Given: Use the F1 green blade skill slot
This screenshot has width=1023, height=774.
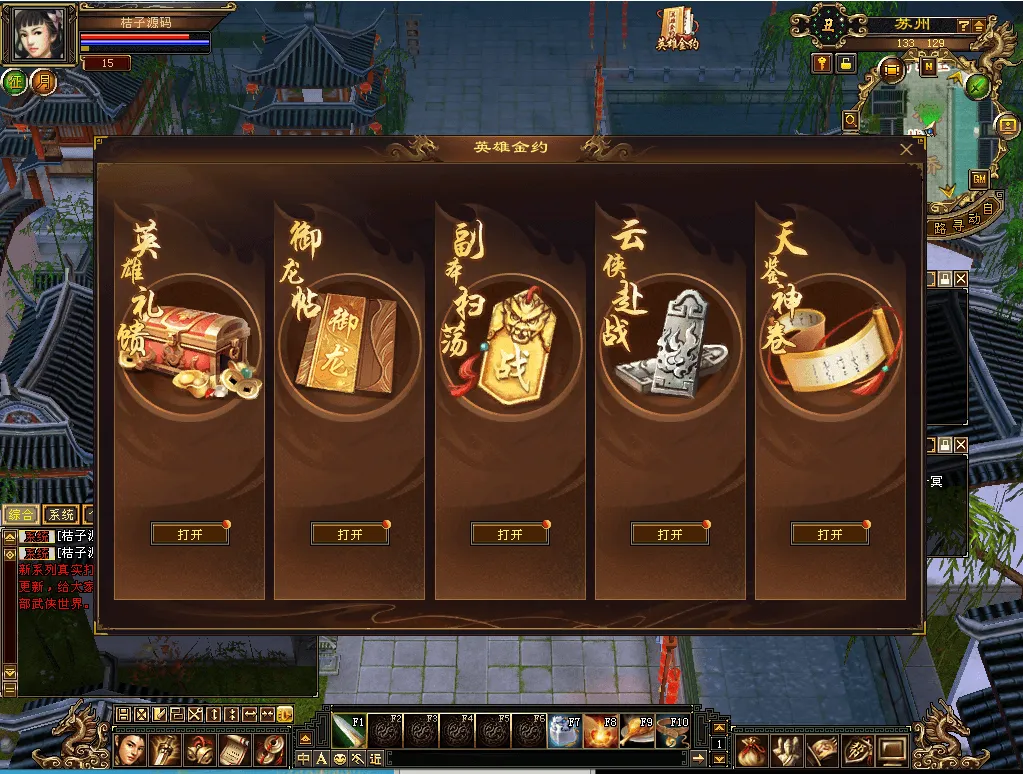Looking at the screenshot, I should pyautogui.click(x=348, y=731).
